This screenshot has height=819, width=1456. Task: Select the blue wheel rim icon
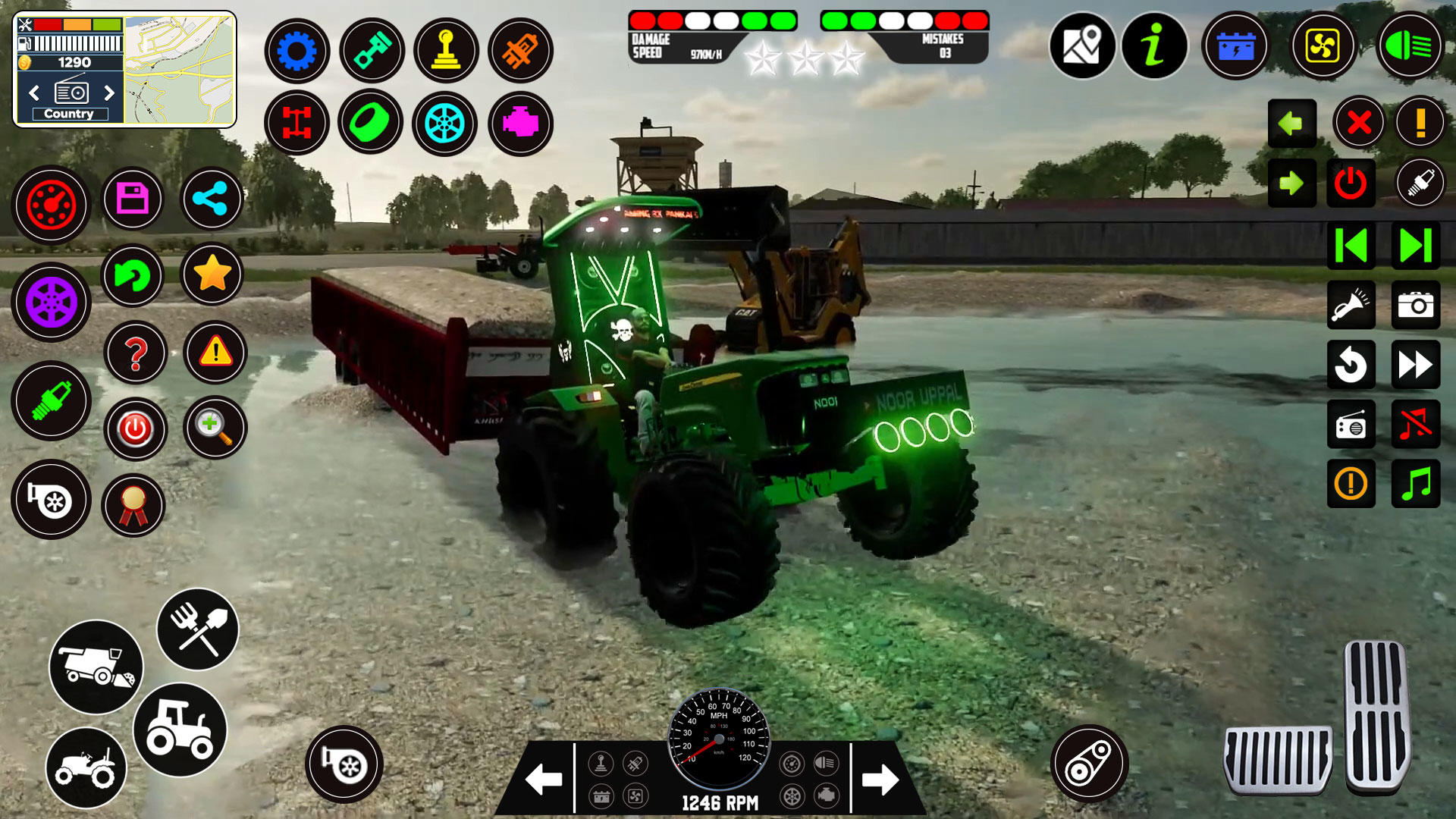pyautogui.click(x=446, y=124)
